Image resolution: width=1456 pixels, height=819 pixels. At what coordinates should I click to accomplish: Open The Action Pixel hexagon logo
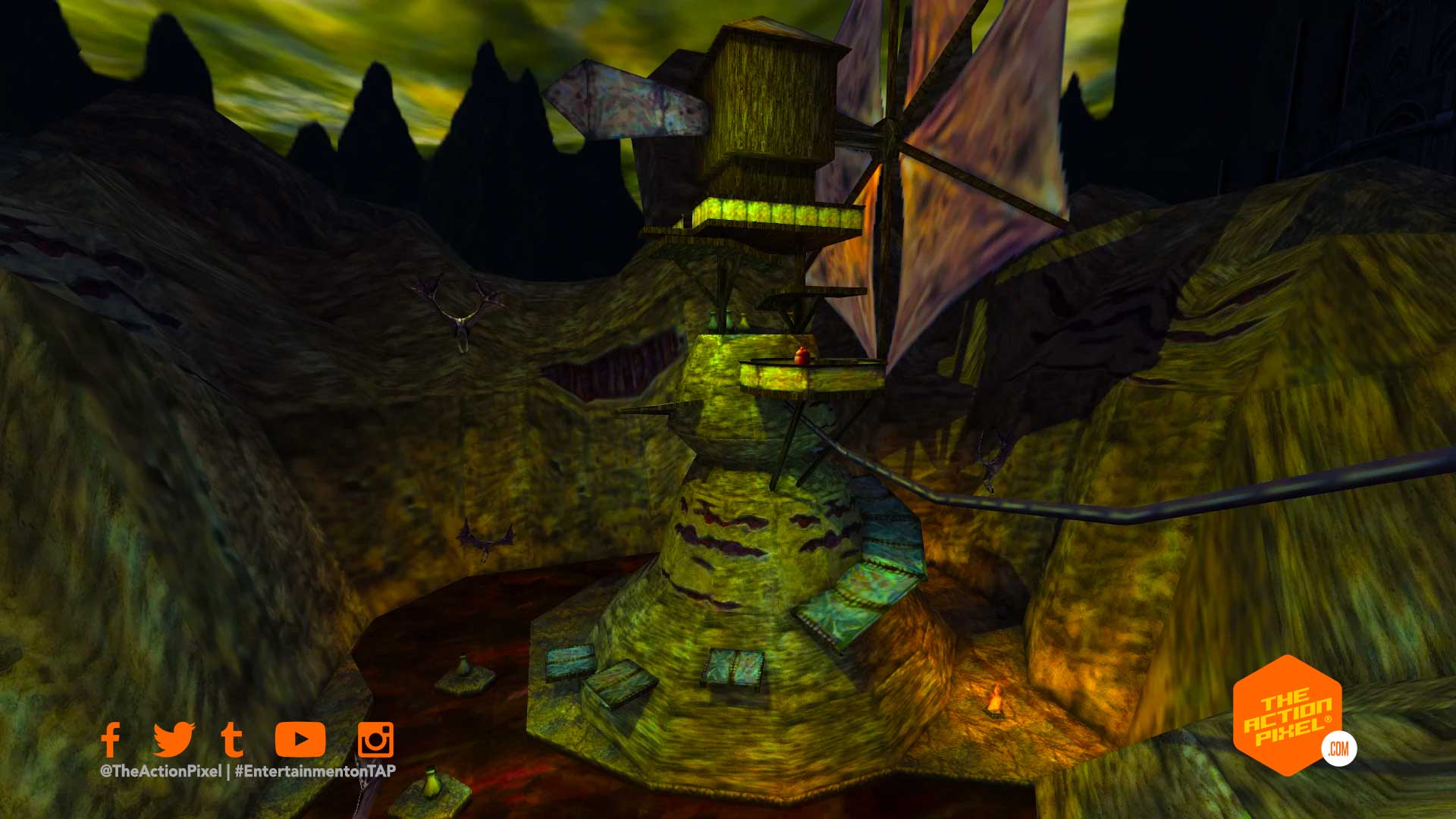pyautogui.click(x=1288, y=715)
